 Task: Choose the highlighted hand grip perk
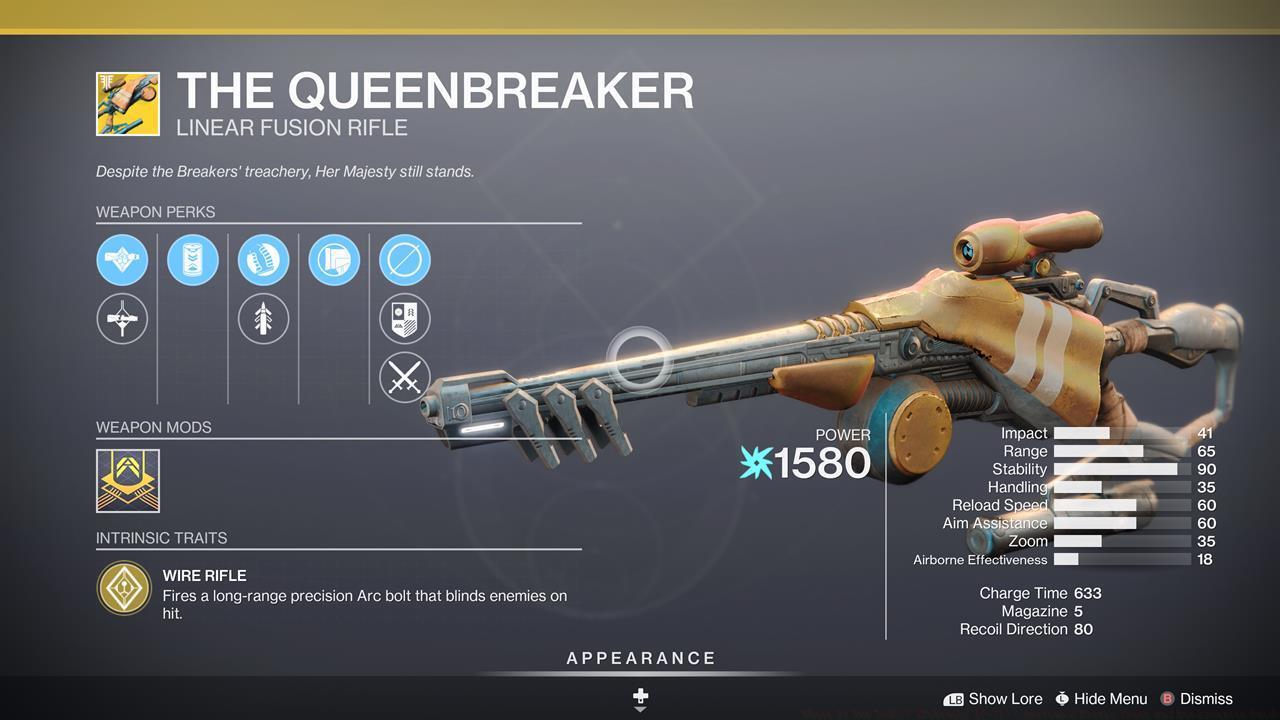[x=263, y=260]
